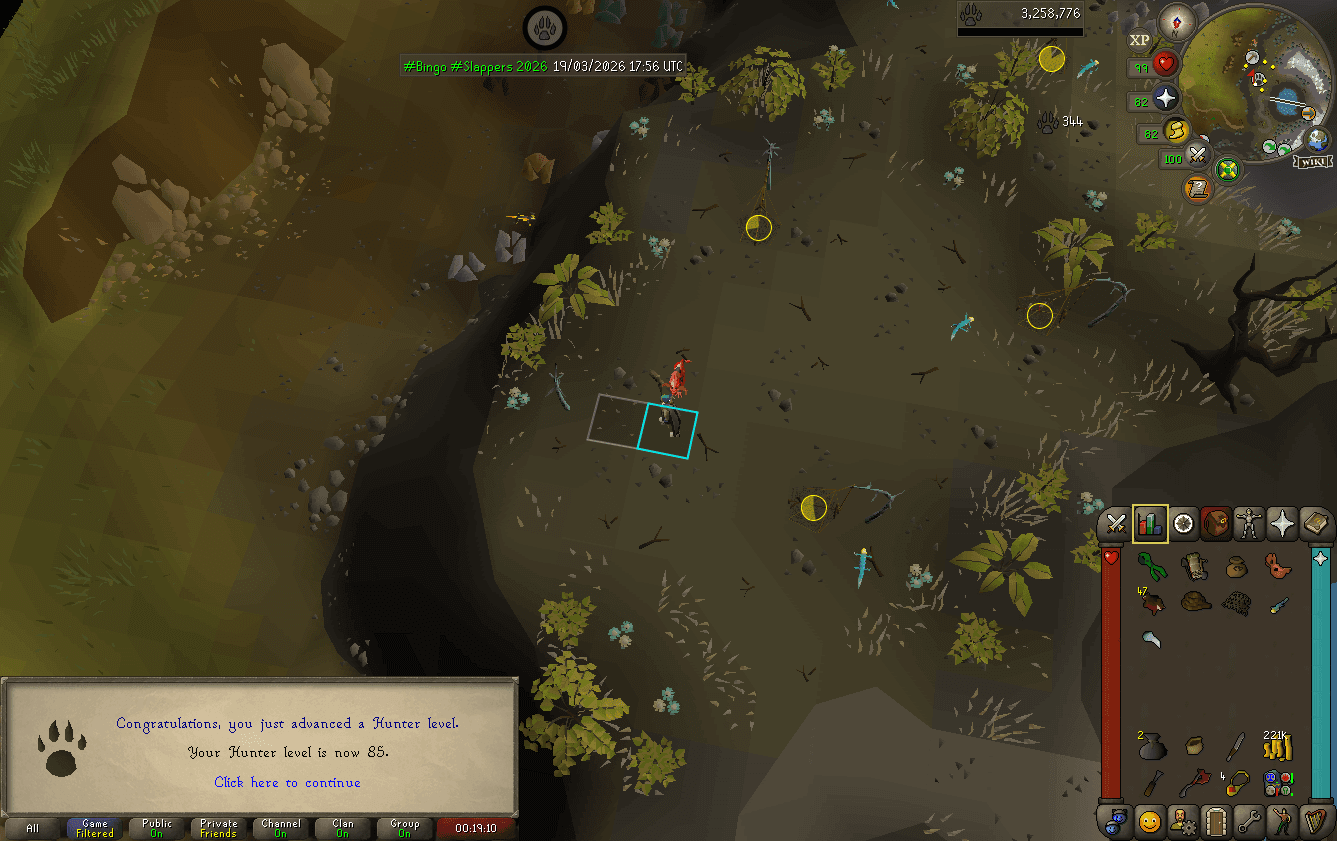Click the logout door button

(1216, 822)
